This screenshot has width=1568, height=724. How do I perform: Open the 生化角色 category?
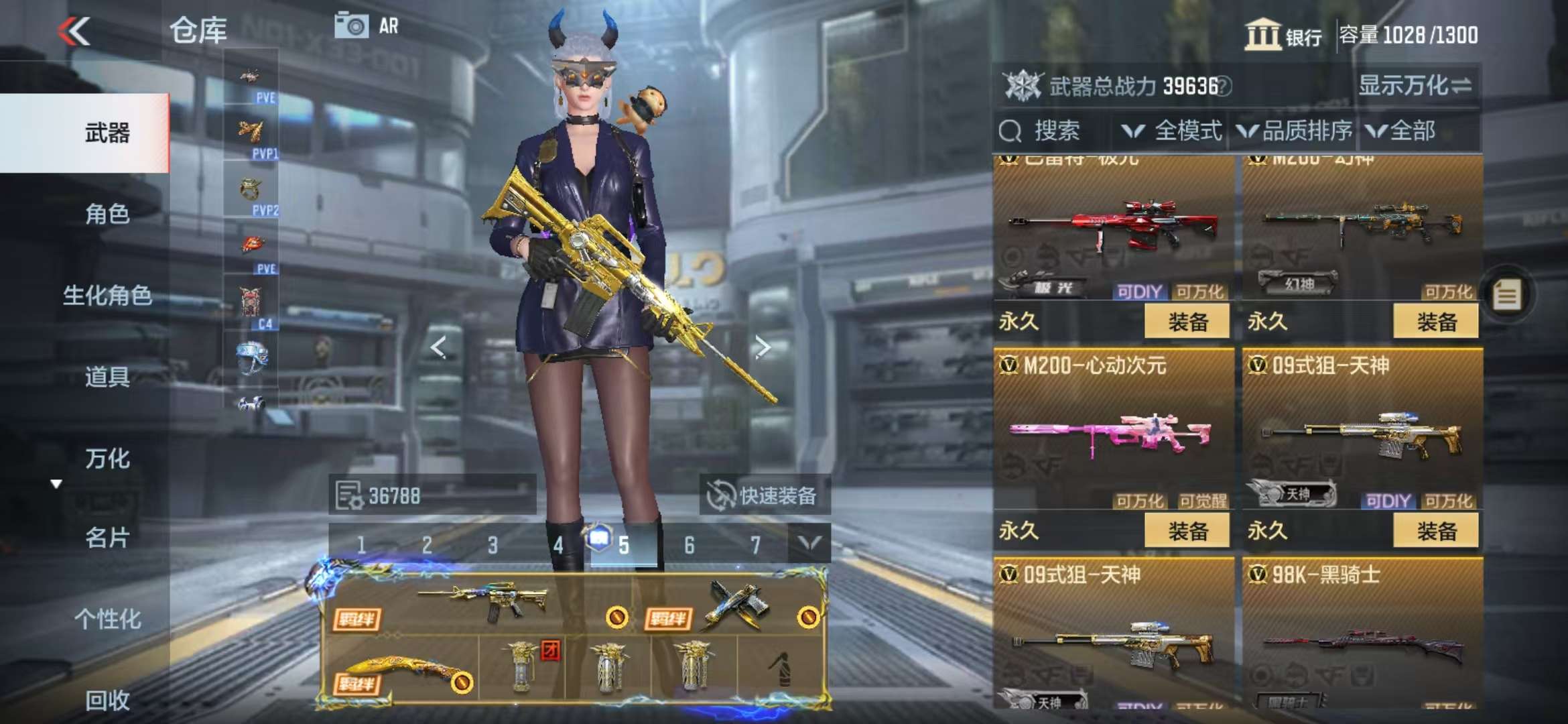point(107,295)
